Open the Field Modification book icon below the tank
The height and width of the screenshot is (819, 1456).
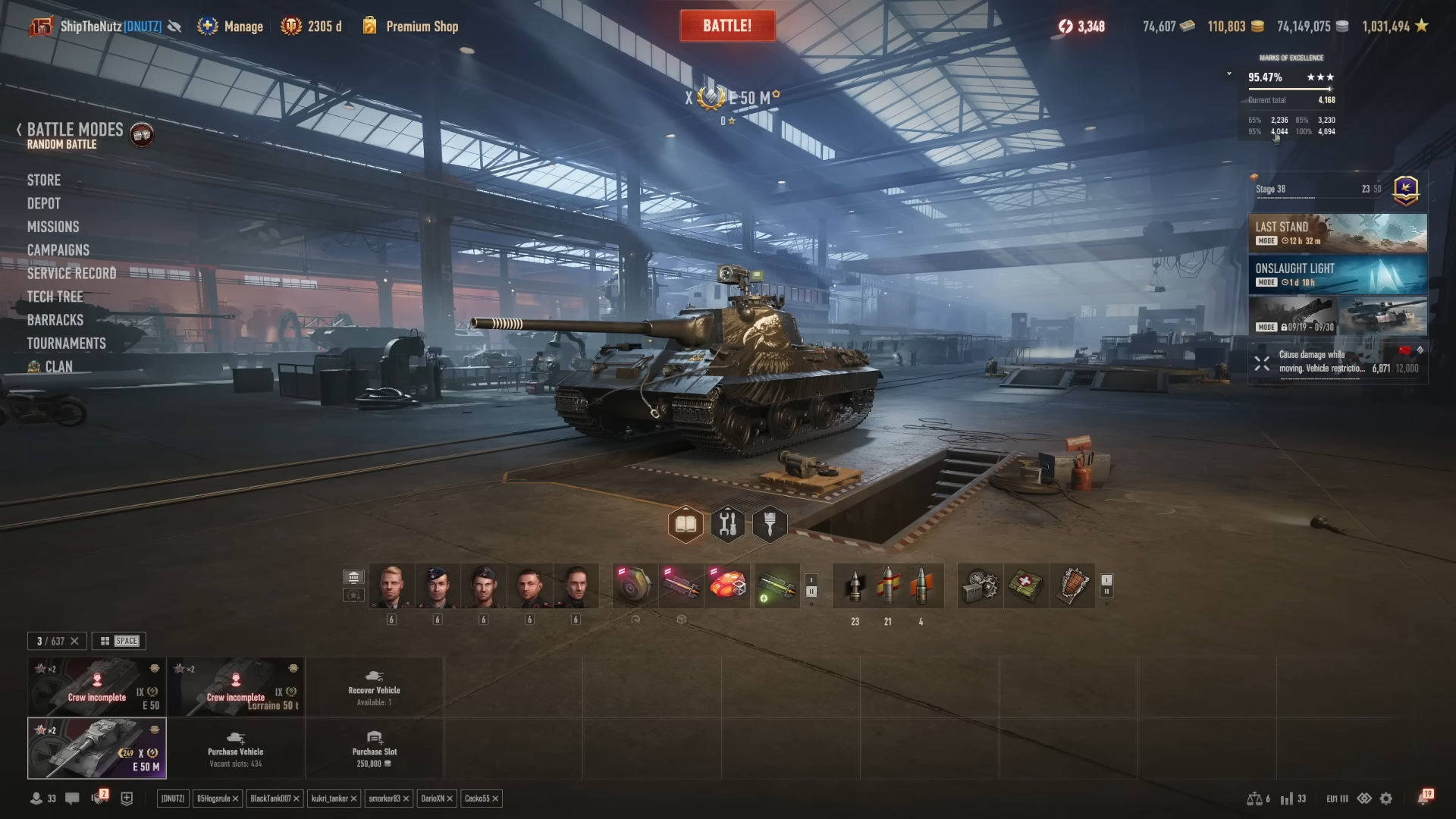click(686, 523)
